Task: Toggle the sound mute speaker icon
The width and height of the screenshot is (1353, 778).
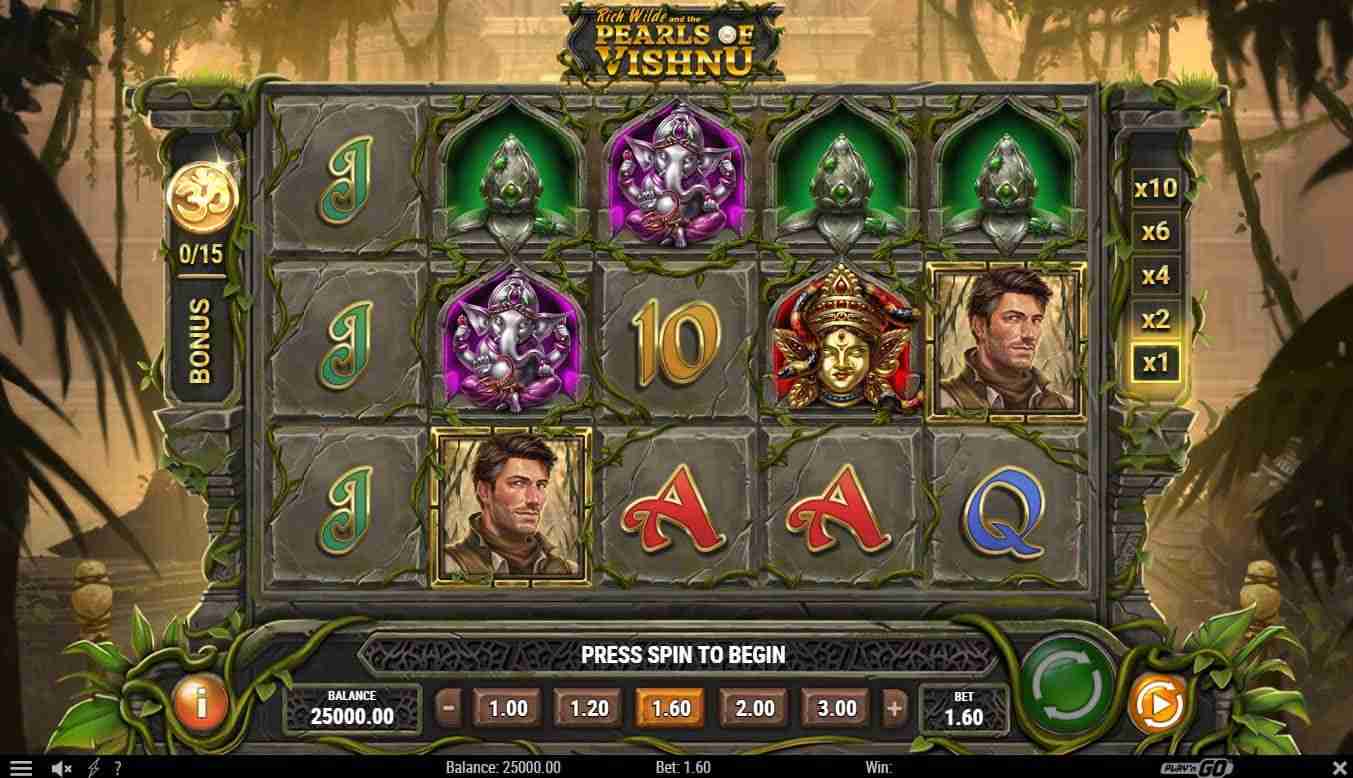Action: click(61, 768)
